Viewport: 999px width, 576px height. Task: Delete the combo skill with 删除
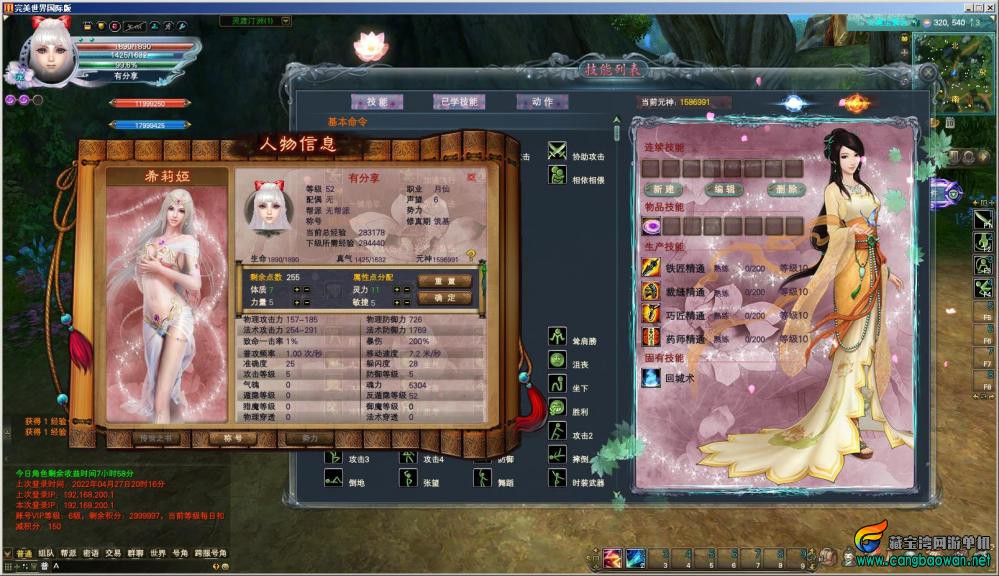click(x=785, y=189)
